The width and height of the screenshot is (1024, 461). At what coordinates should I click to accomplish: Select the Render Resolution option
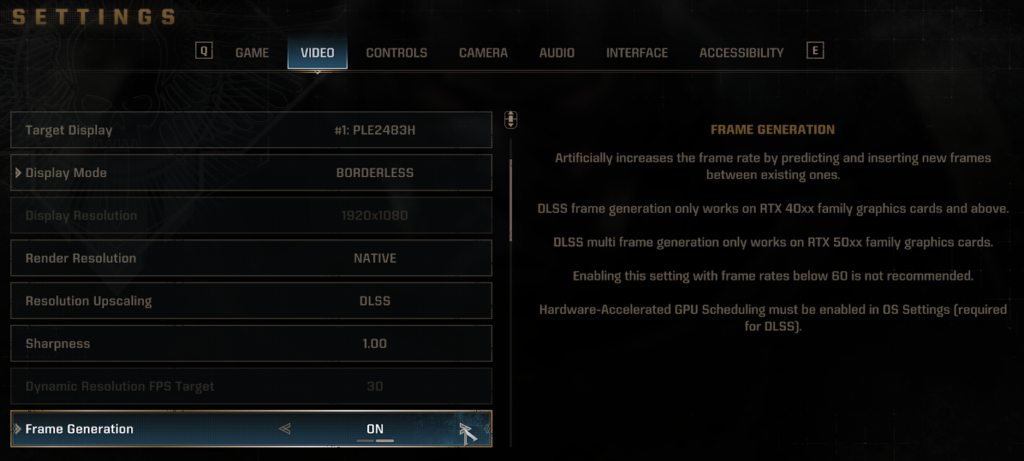251,258
